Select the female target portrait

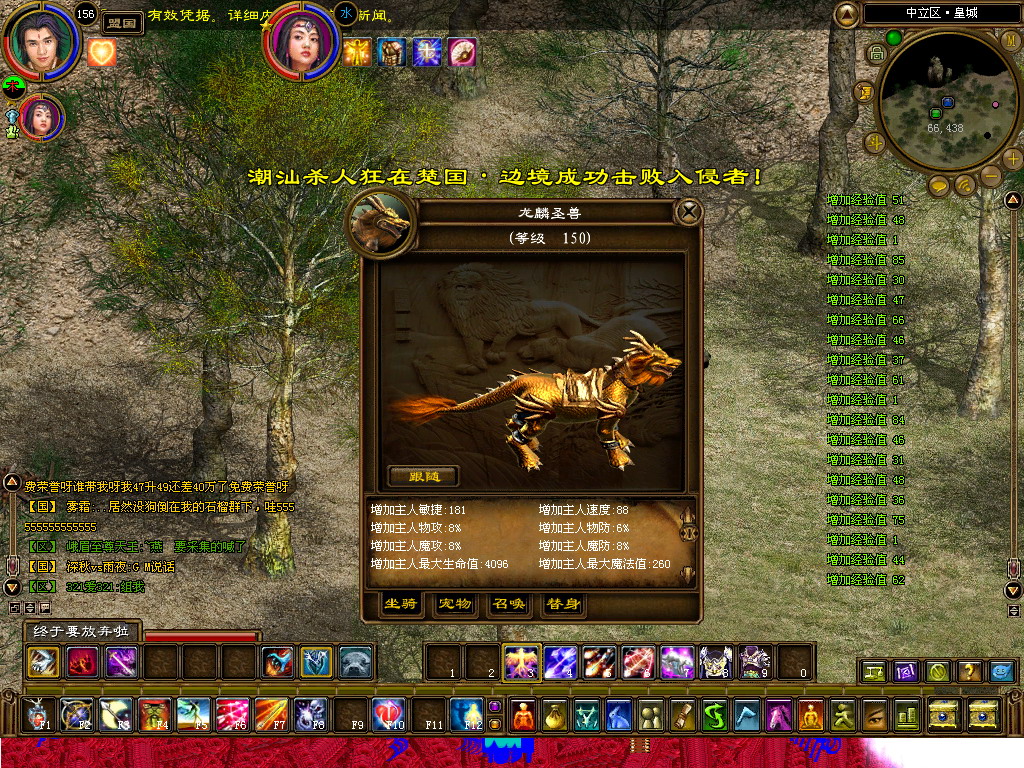(301, 41)
